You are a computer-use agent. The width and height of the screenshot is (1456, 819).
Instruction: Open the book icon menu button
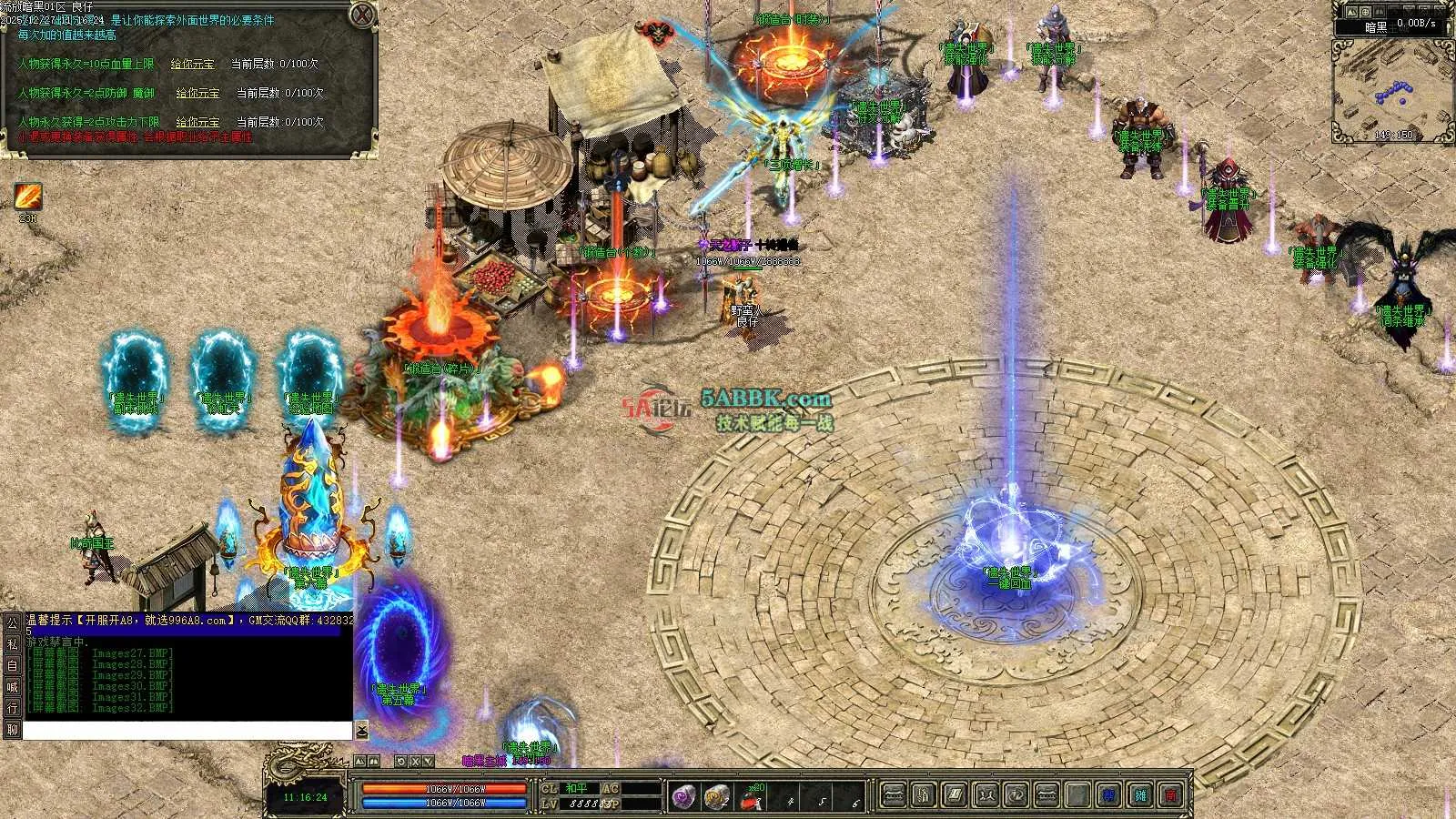[x=955, y=796]
